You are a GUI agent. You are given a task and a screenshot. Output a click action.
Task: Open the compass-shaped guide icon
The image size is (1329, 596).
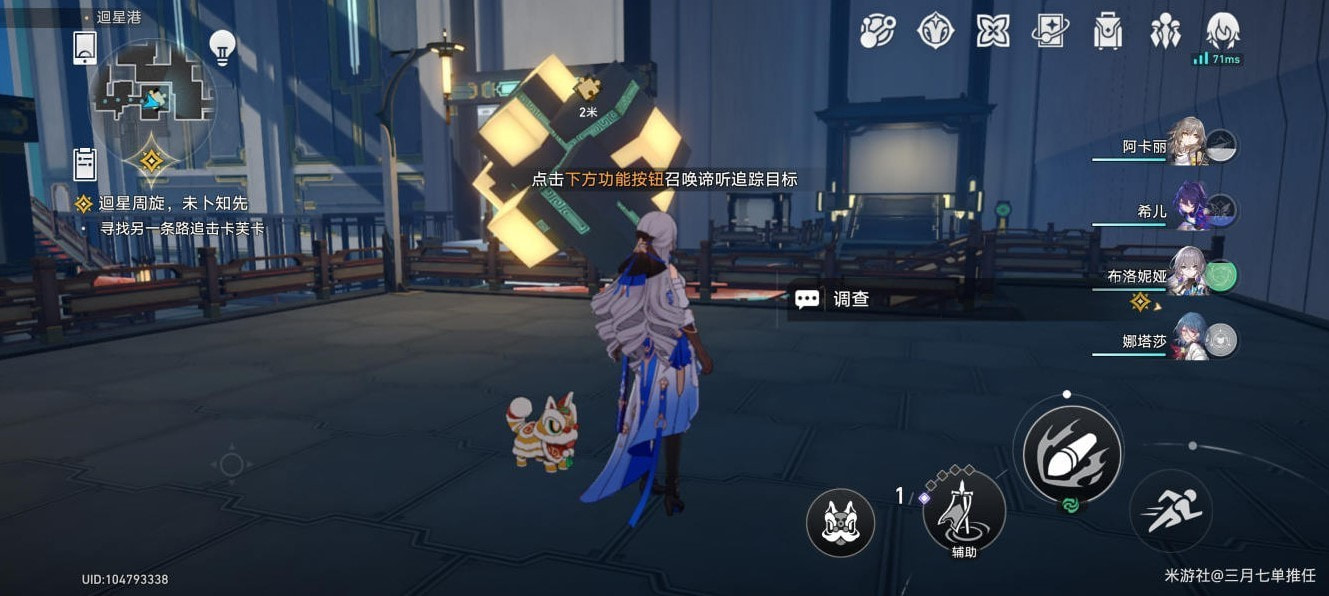tap(935, 31)
